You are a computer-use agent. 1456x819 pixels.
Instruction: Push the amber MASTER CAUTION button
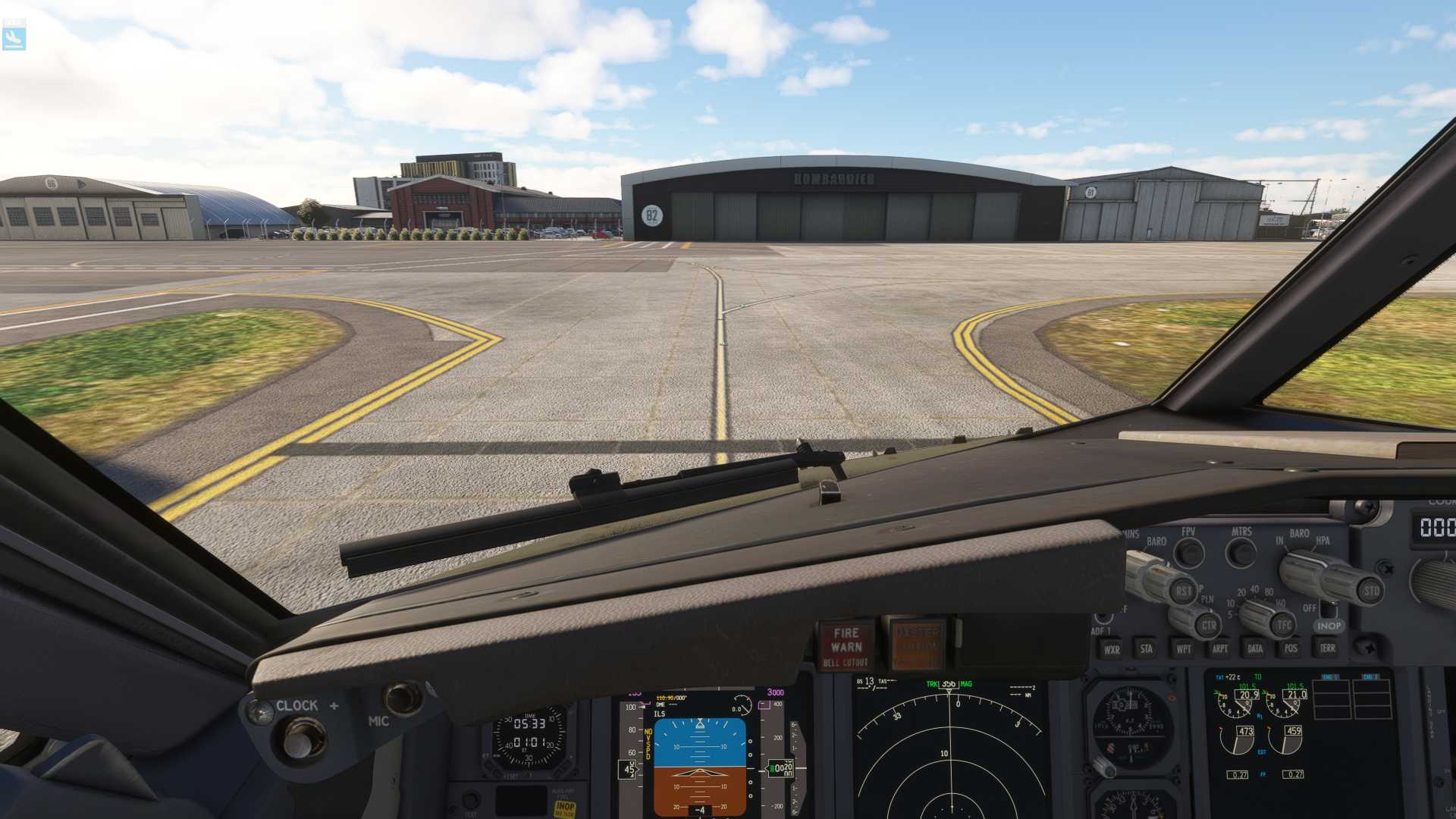pyautogui.click(x=917, y=646)
